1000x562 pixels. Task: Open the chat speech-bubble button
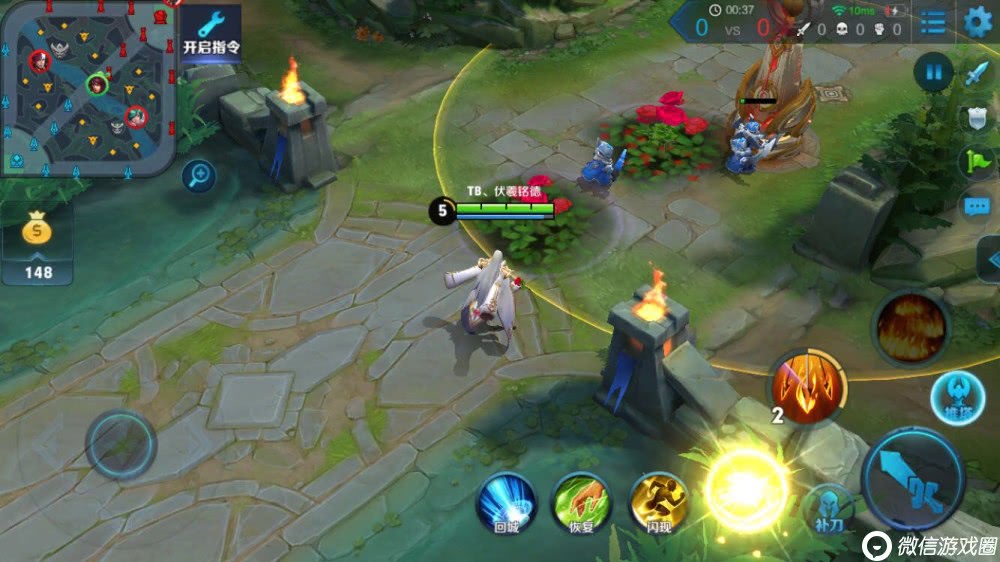point(977,207)
